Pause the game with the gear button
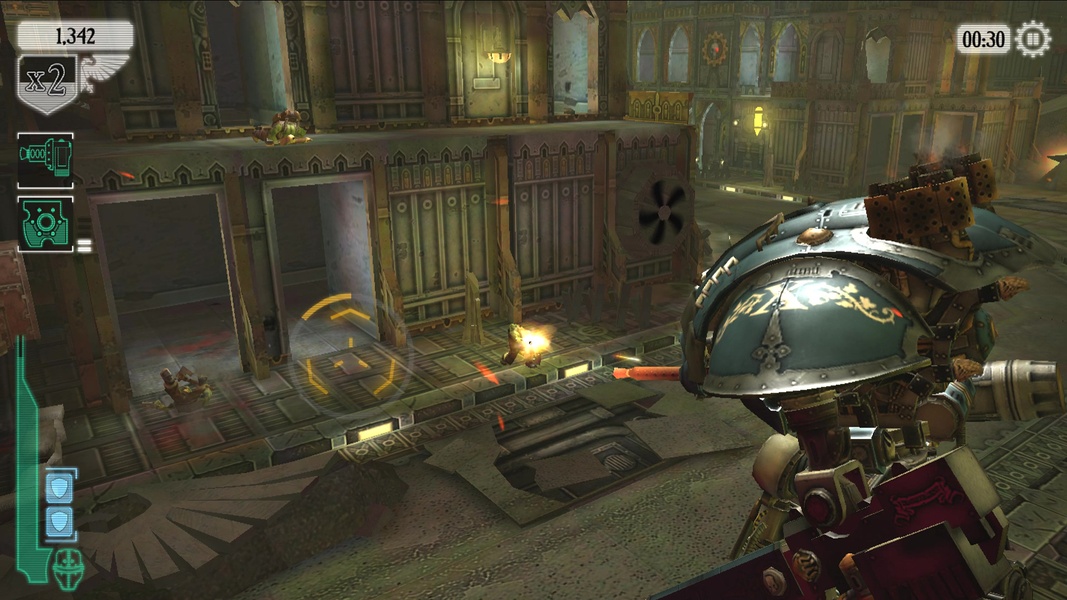The width and height of the screenshot is (1067, 600). tap(1033, 39)
